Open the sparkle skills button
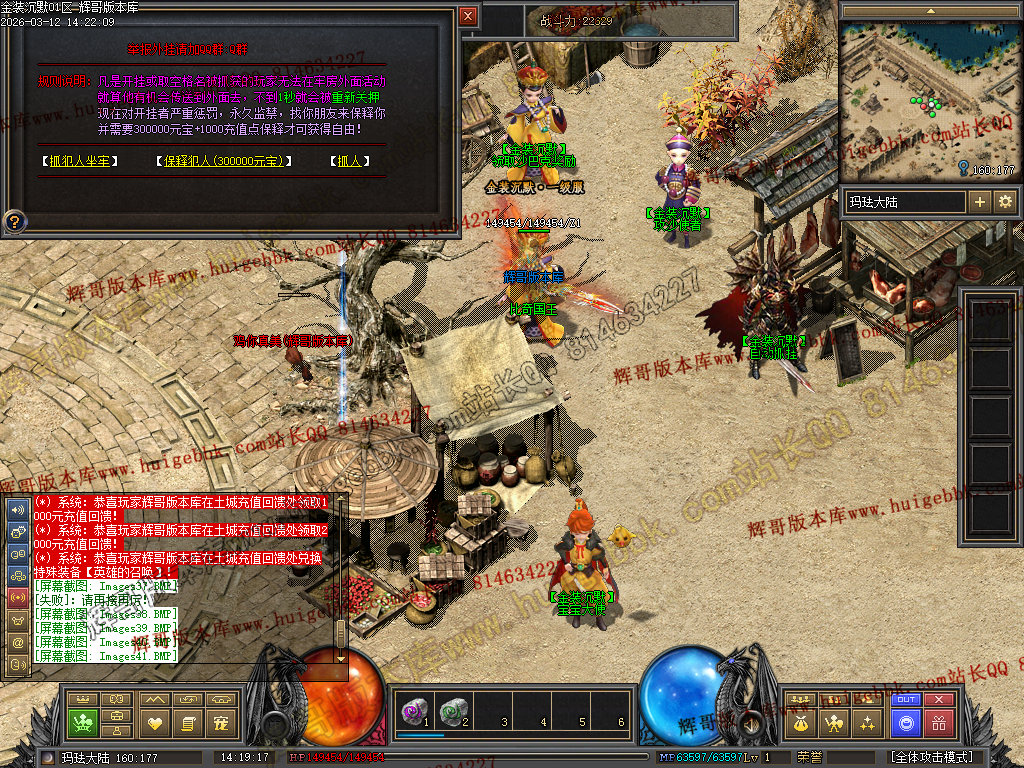The width and height of the screenshot is (1024, 768). 866,722
